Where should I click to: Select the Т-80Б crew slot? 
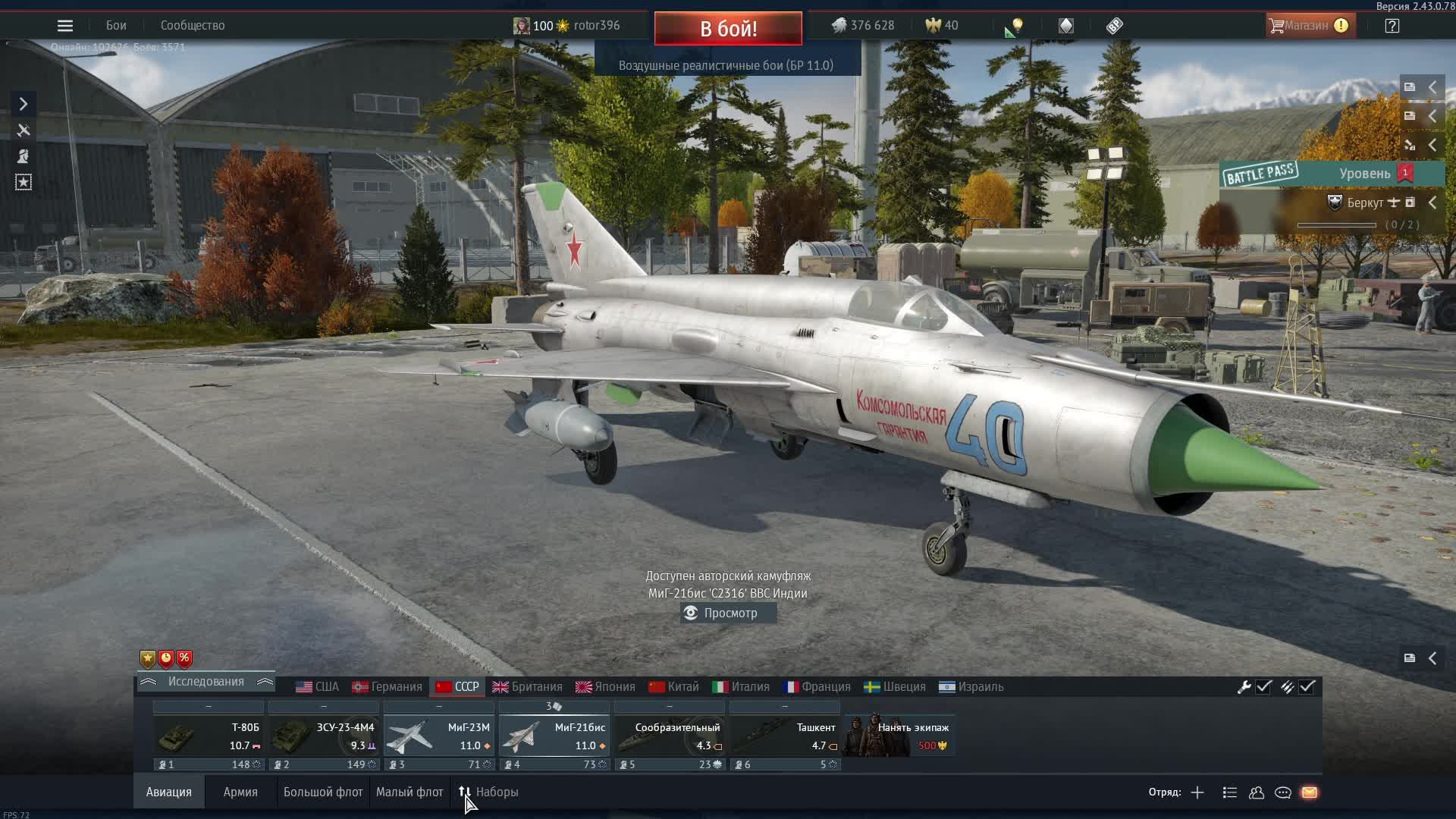coord(209,736)
